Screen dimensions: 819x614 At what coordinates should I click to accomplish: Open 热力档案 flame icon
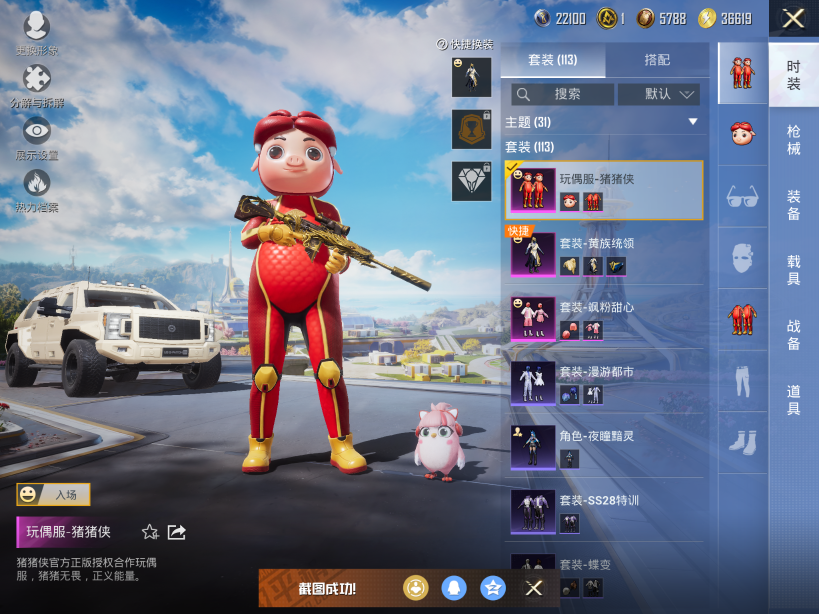tap(37, 184)
